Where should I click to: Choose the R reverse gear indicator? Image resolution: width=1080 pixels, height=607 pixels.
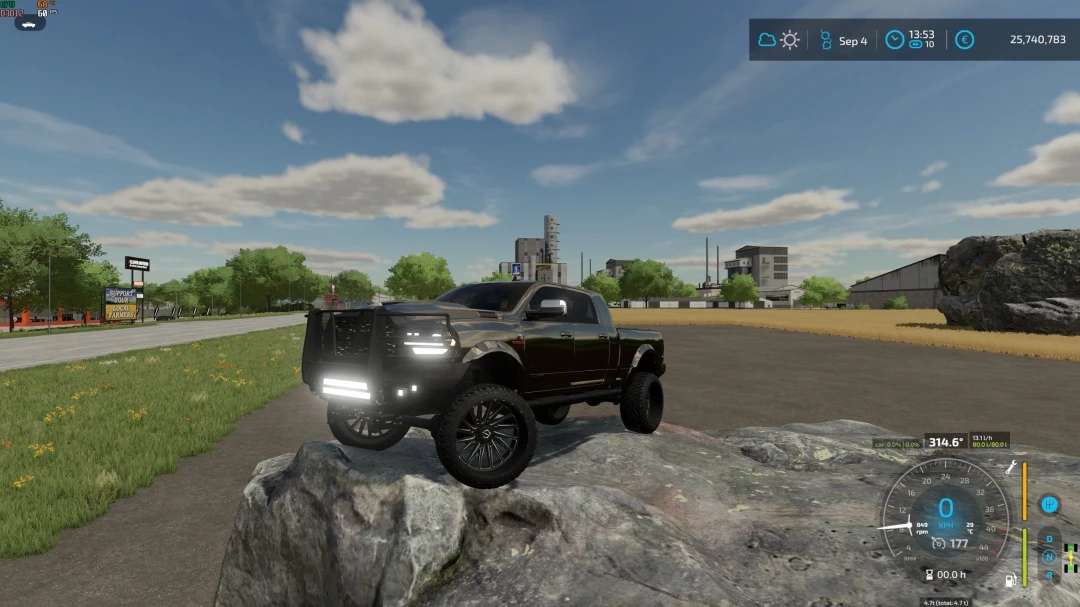click(1049, 574)
